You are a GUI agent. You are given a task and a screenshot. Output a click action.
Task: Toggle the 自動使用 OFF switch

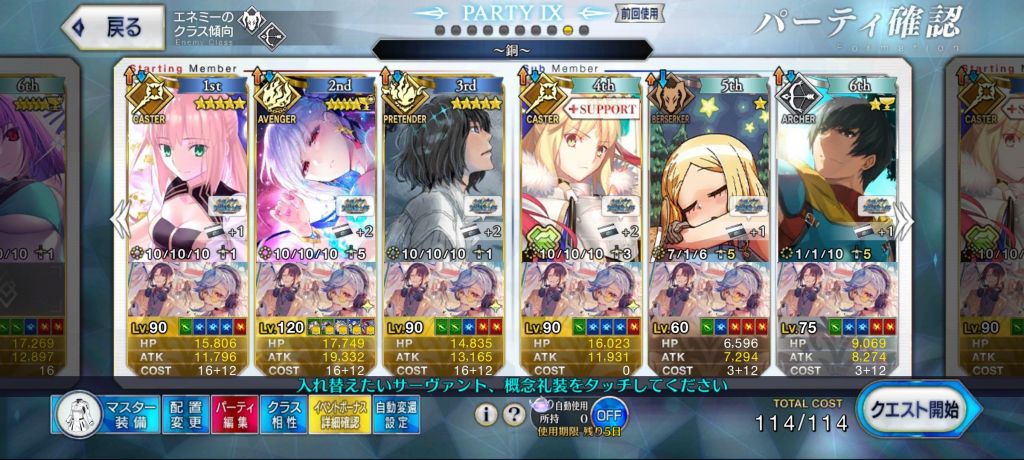coord(608,413)
